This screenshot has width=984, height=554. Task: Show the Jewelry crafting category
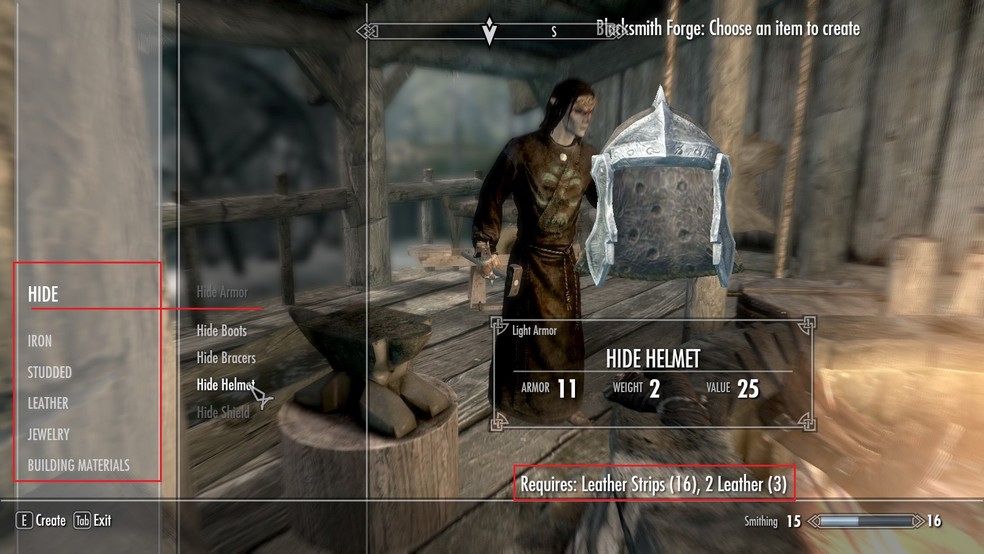(49, 434)
